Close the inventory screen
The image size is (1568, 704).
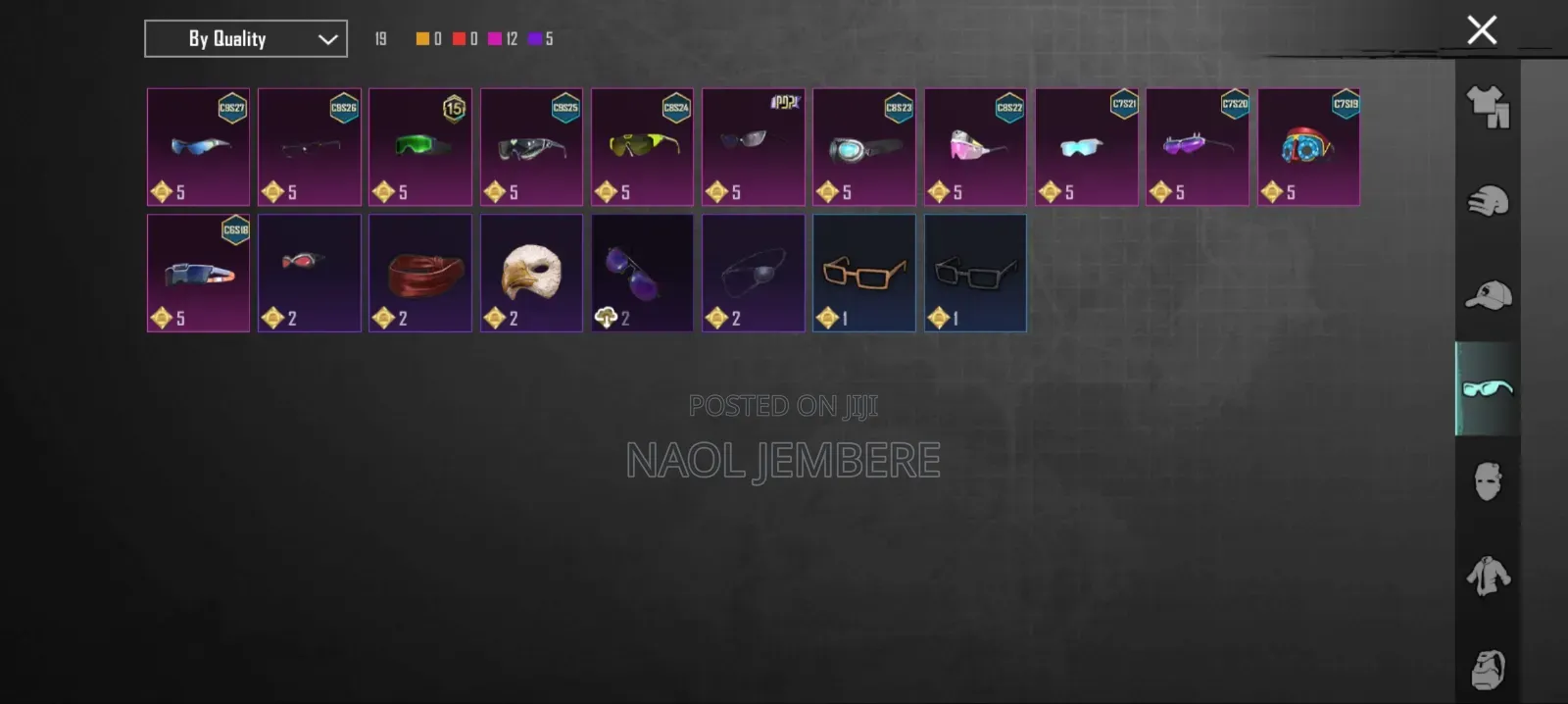click(1481, 30)
